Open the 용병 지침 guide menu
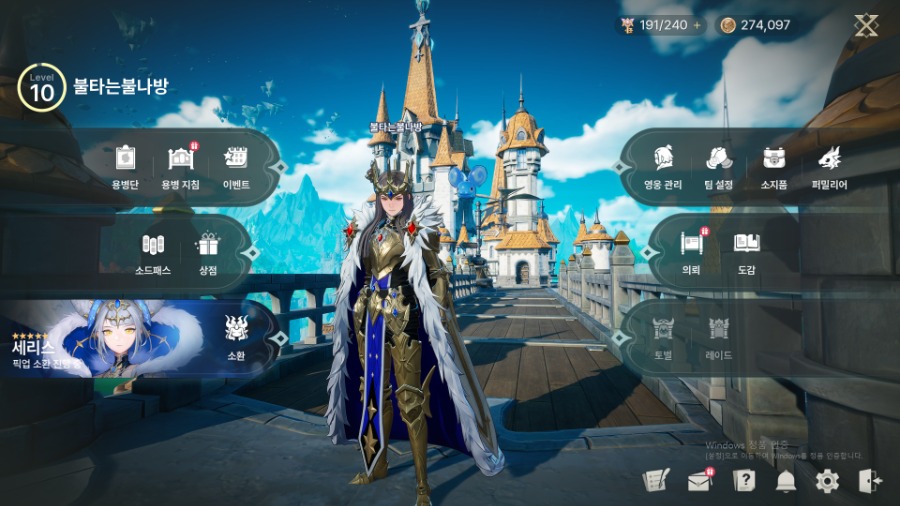The image size is (900, 506). point(180,164)
